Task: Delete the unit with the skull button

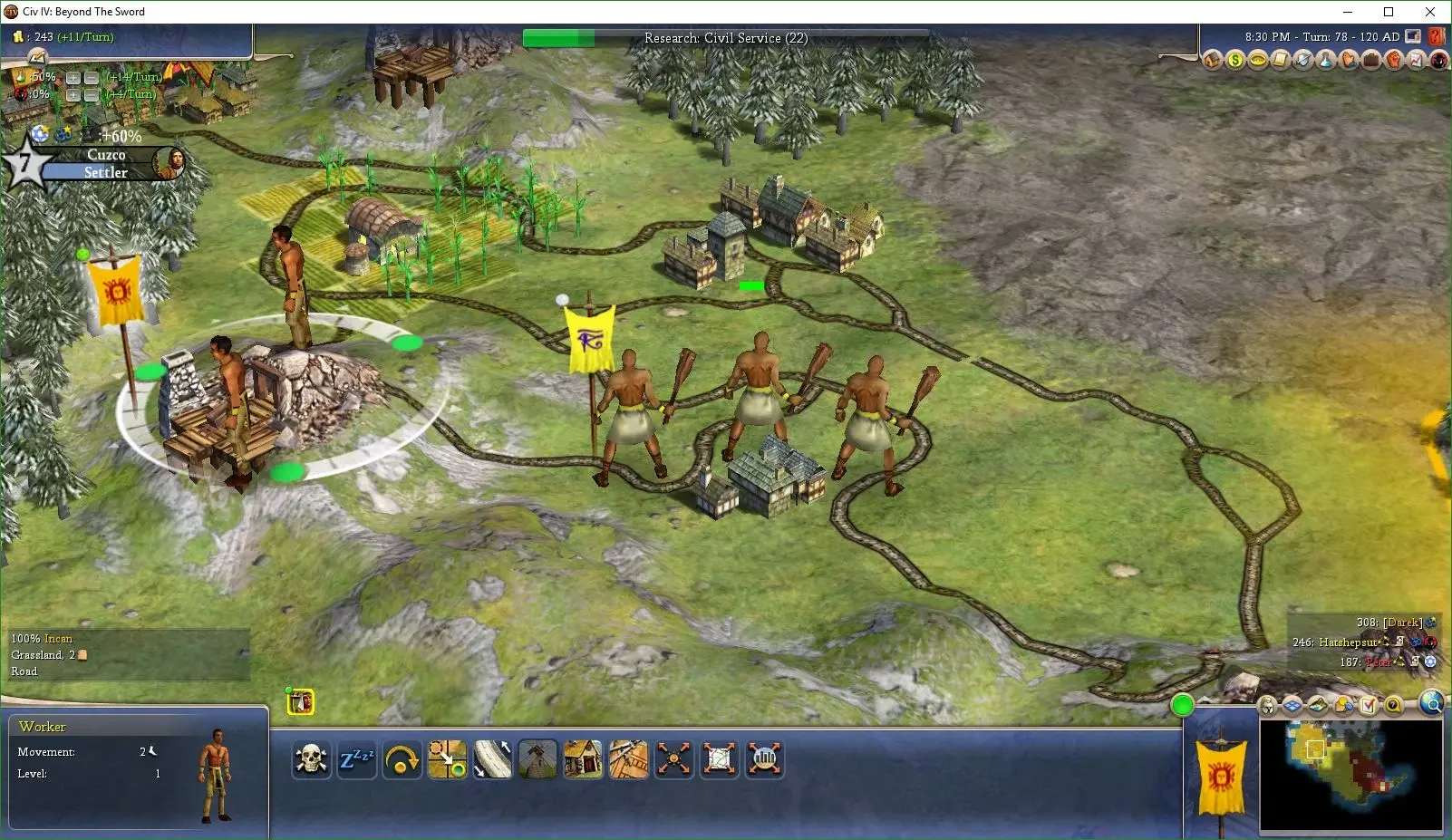Action: click(311, 759)
